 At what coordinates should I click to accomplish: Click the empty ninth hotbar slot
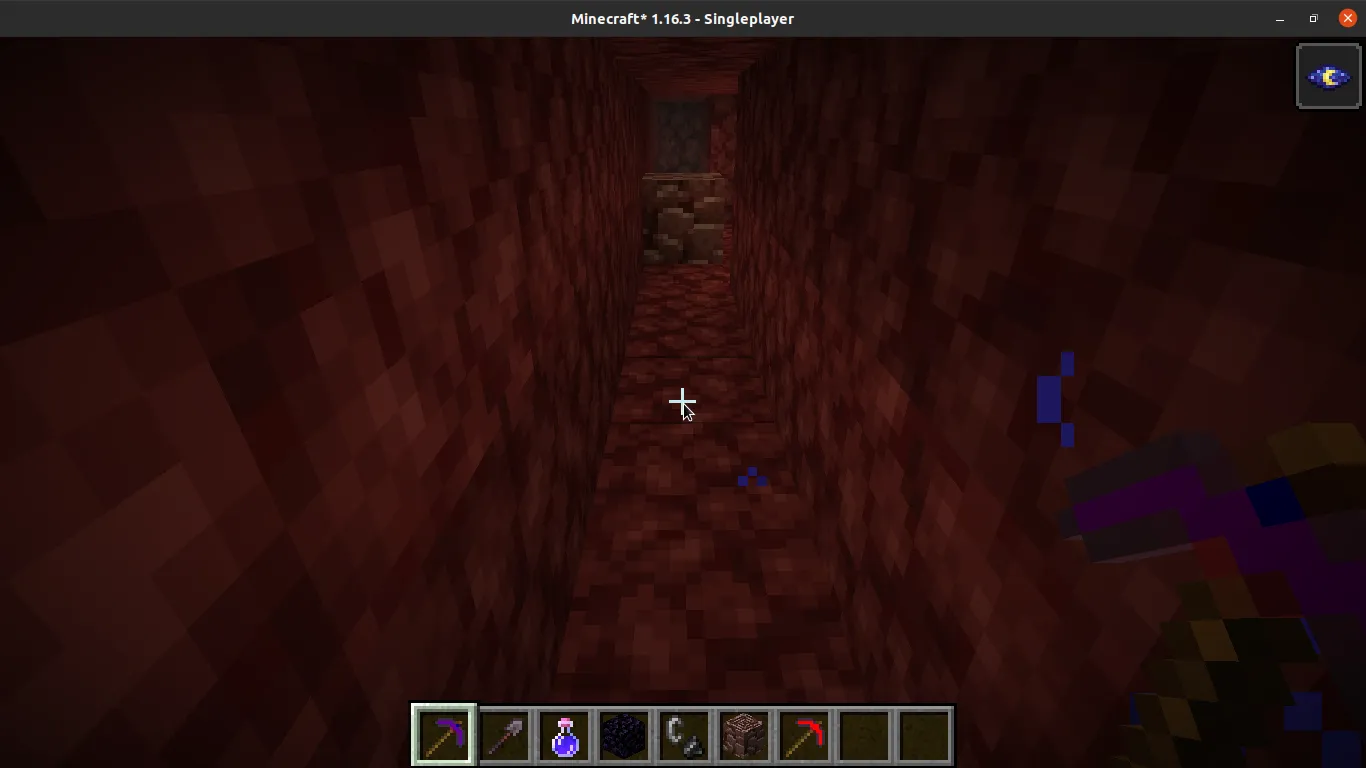pos(923,735)
